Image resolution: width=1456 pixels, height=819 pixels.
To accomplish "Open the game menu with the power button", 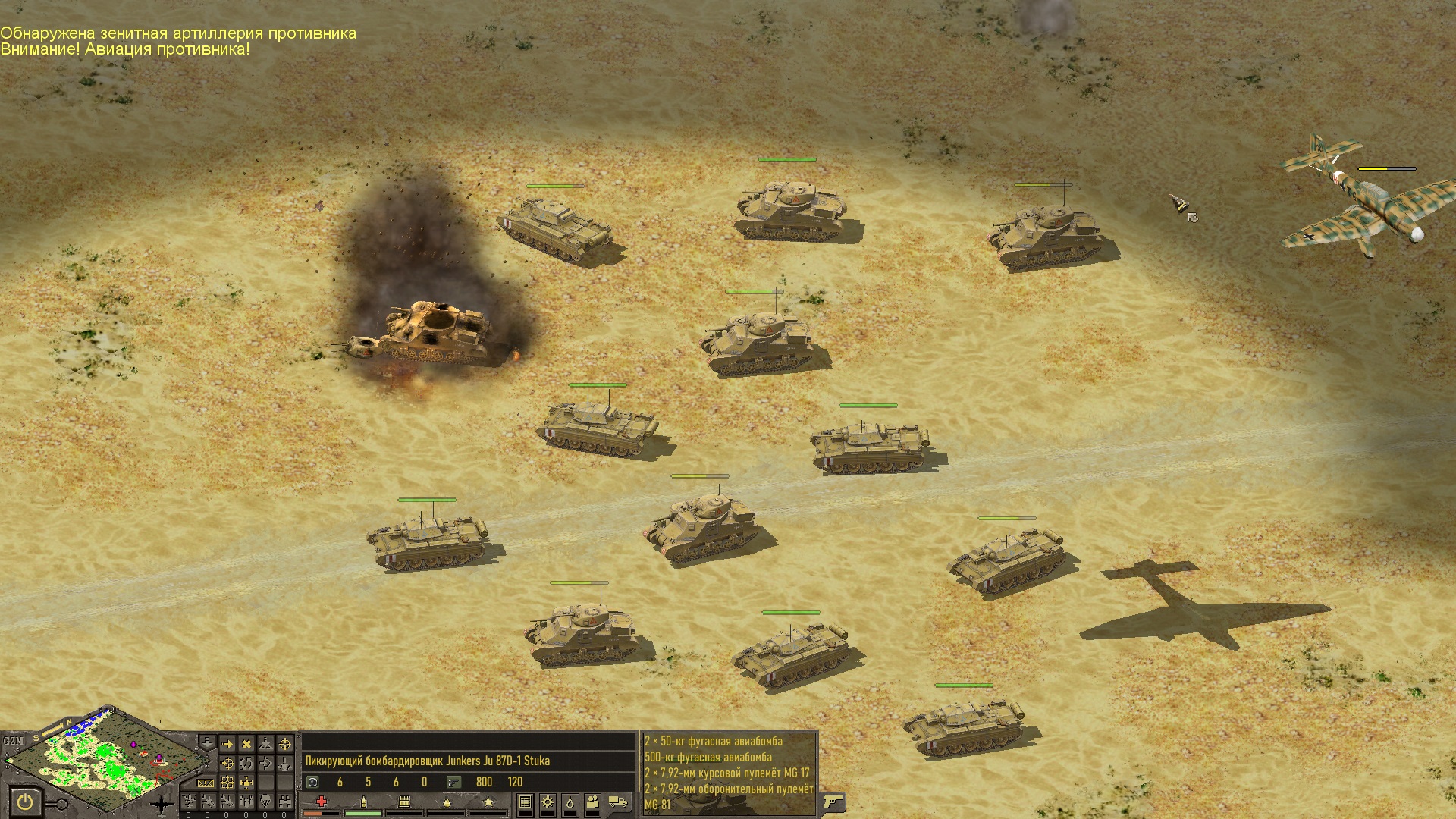I will click(24, 802).
